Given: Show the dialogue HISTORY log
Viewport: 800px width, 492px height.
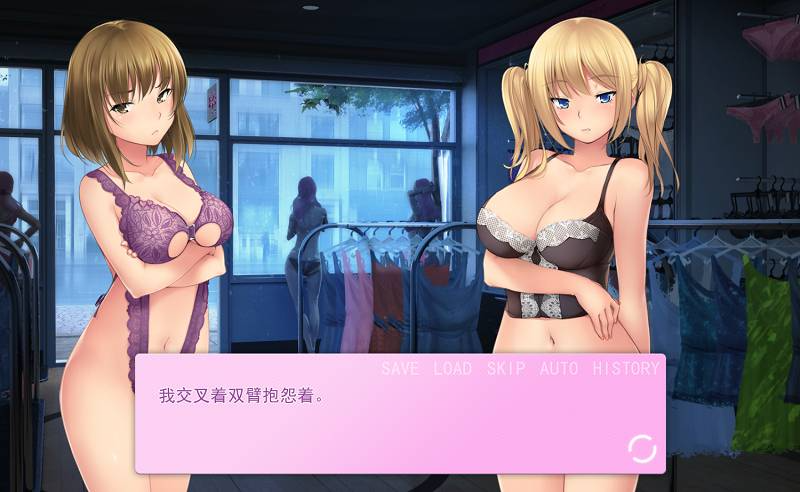Looking at the screenshot, I should 626,368.
